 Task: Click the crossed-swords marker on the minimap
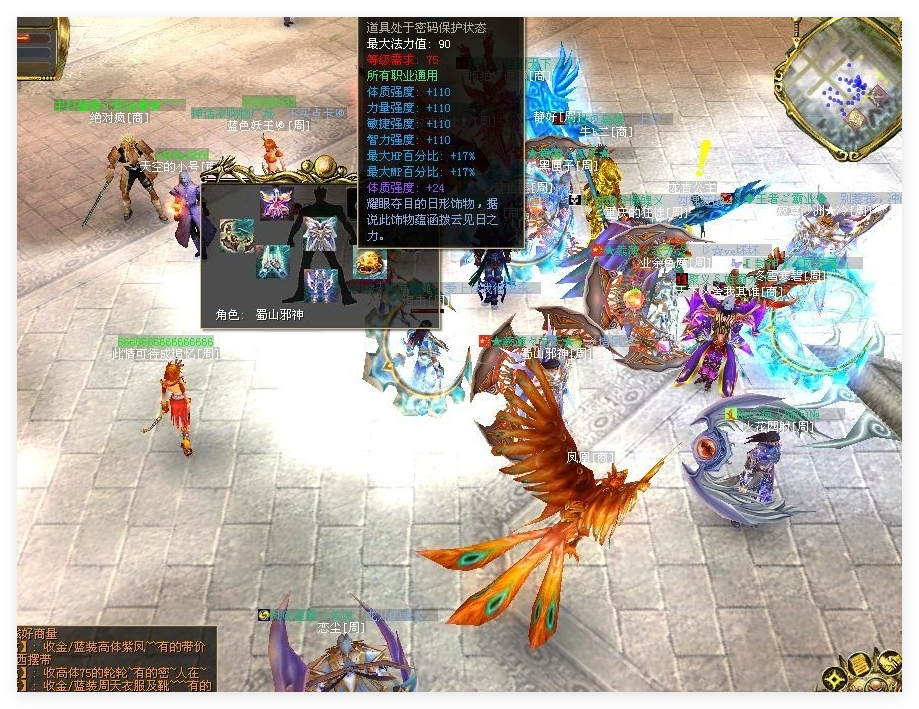[x=876, y=95]
